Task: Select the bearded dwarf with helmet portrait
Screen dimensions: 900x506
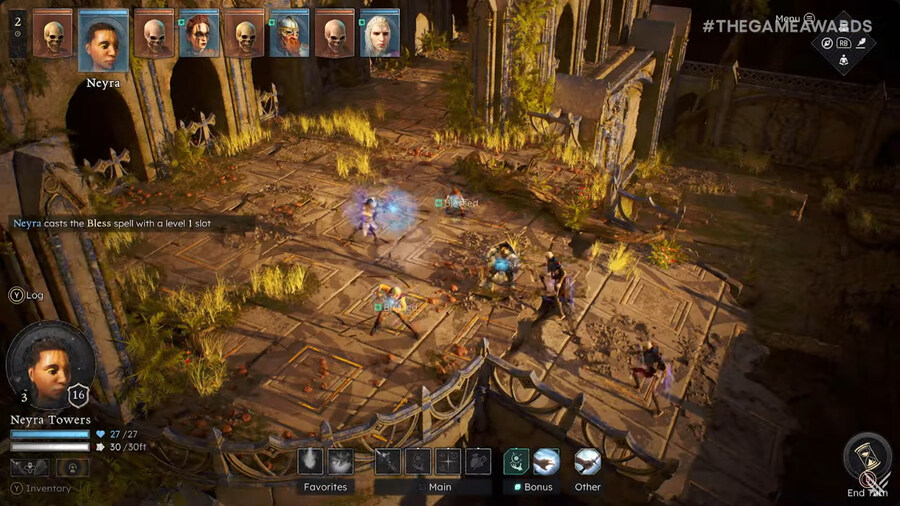Action: (x=290, y=34)
